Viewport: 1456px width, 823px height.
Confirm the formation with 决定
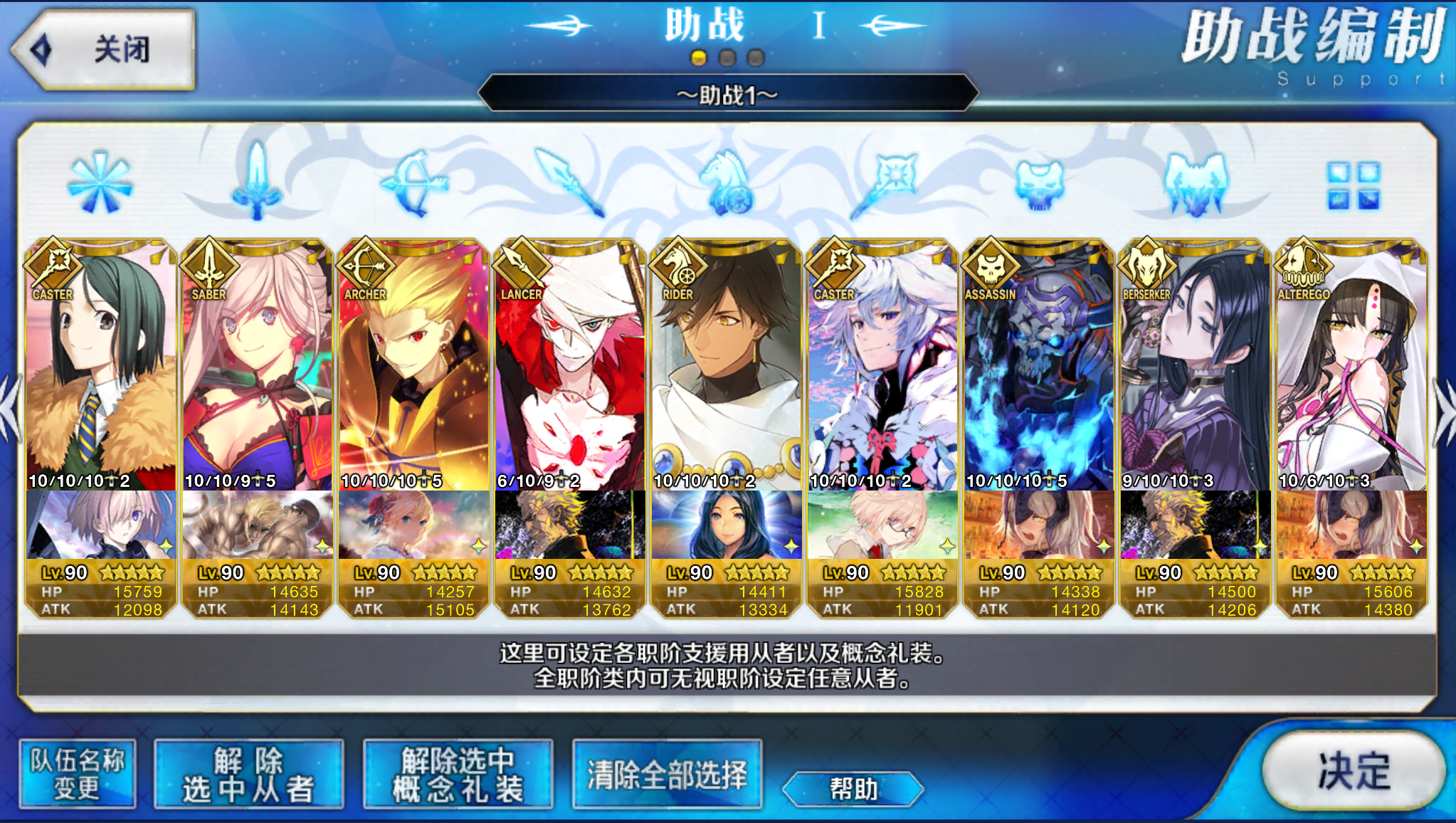click(1353, 770)
